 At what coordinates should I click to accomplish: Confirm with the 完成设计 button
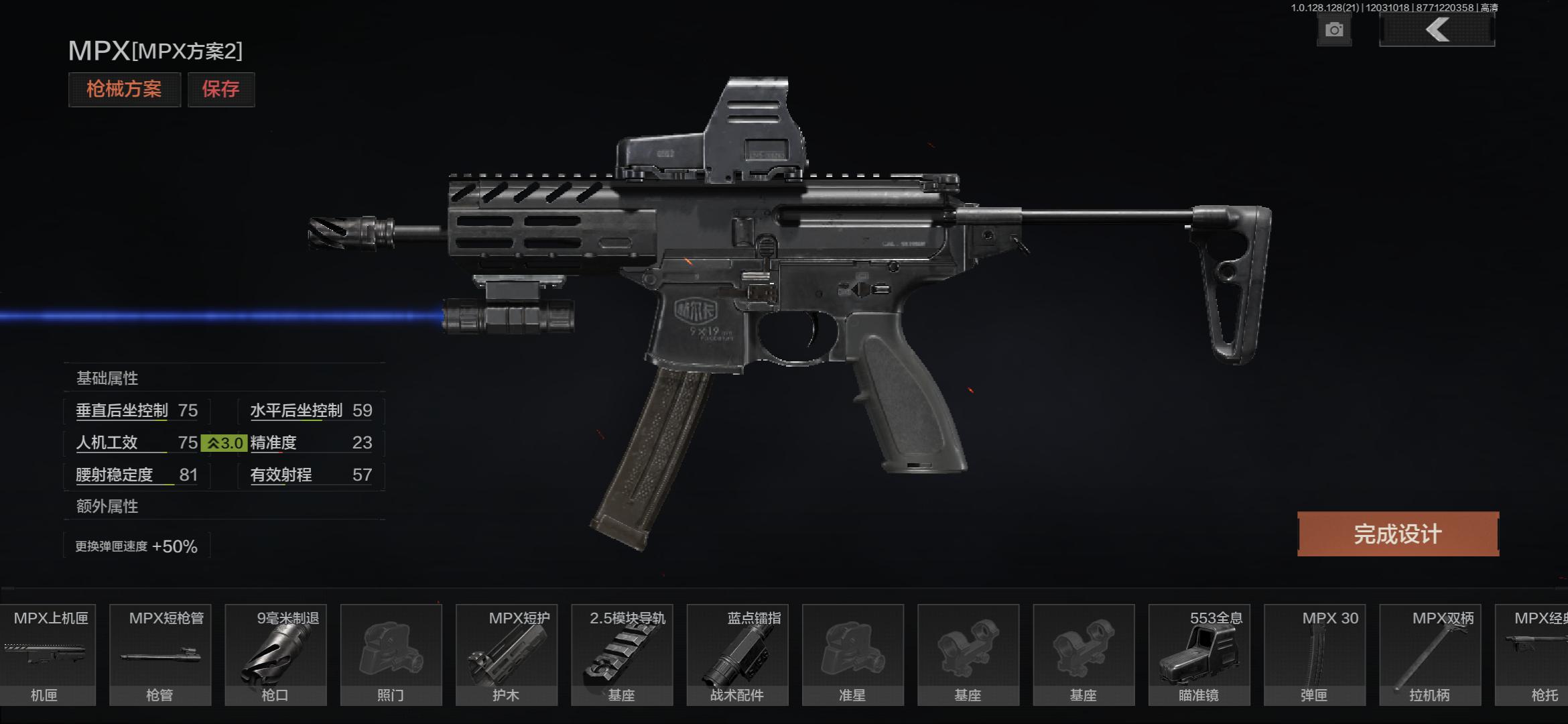[1398, 534]
